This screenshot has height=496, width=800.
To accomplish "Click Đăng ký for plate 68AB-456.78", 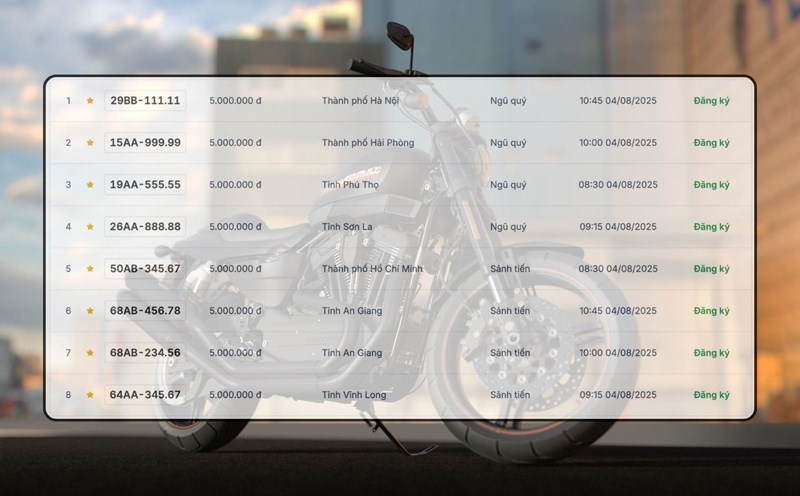I will (711, 311).
